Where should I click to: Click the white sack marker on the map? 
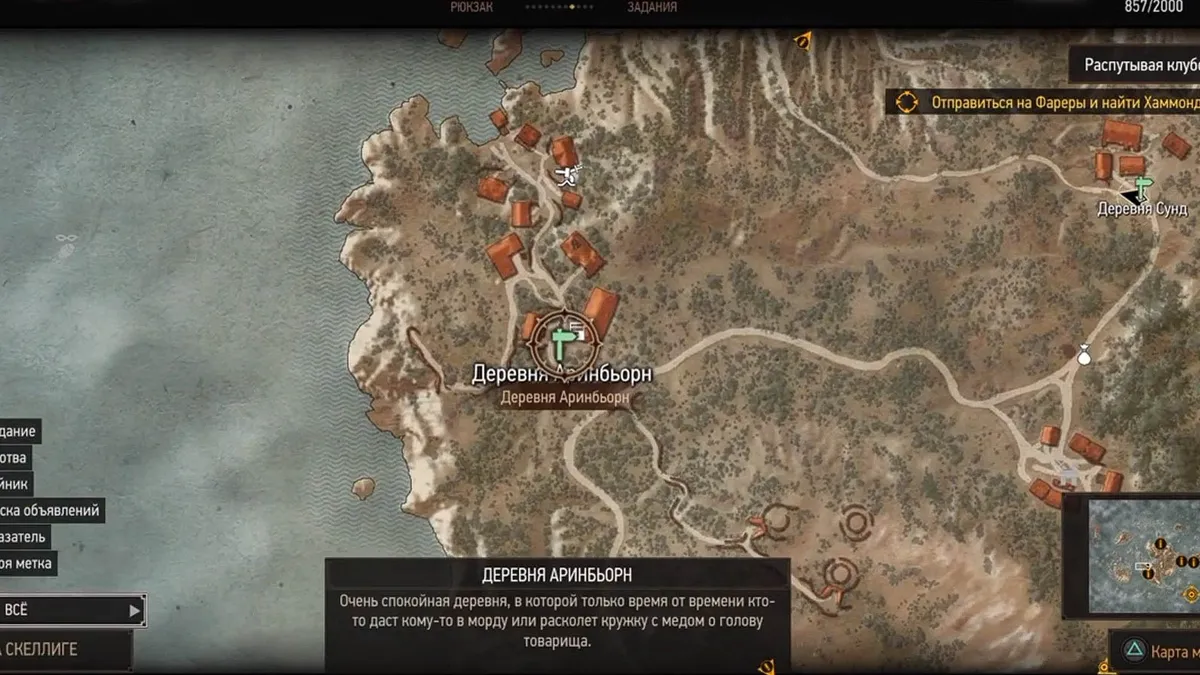(1084, 353)
